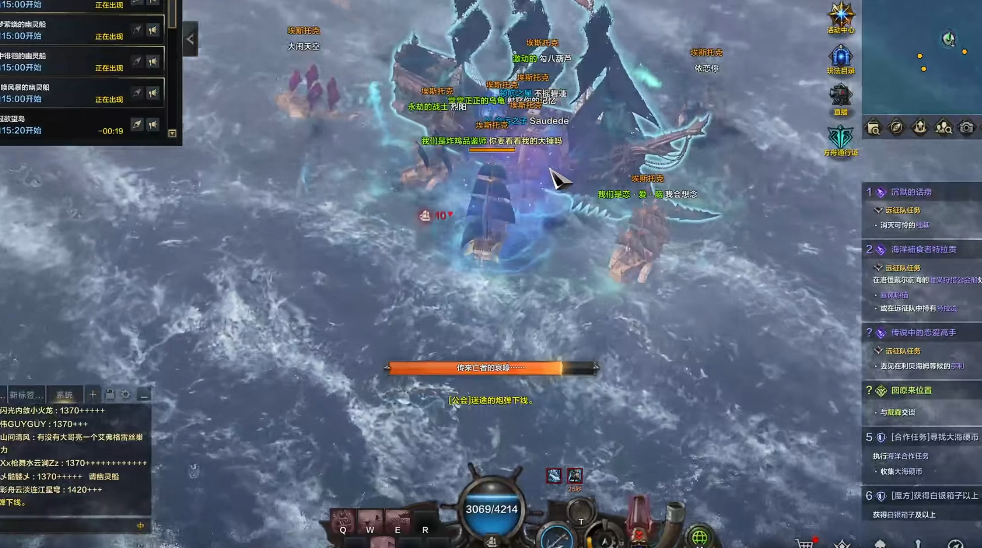Click the magnifier map search button under the minimap

click(x=874, y=127)
